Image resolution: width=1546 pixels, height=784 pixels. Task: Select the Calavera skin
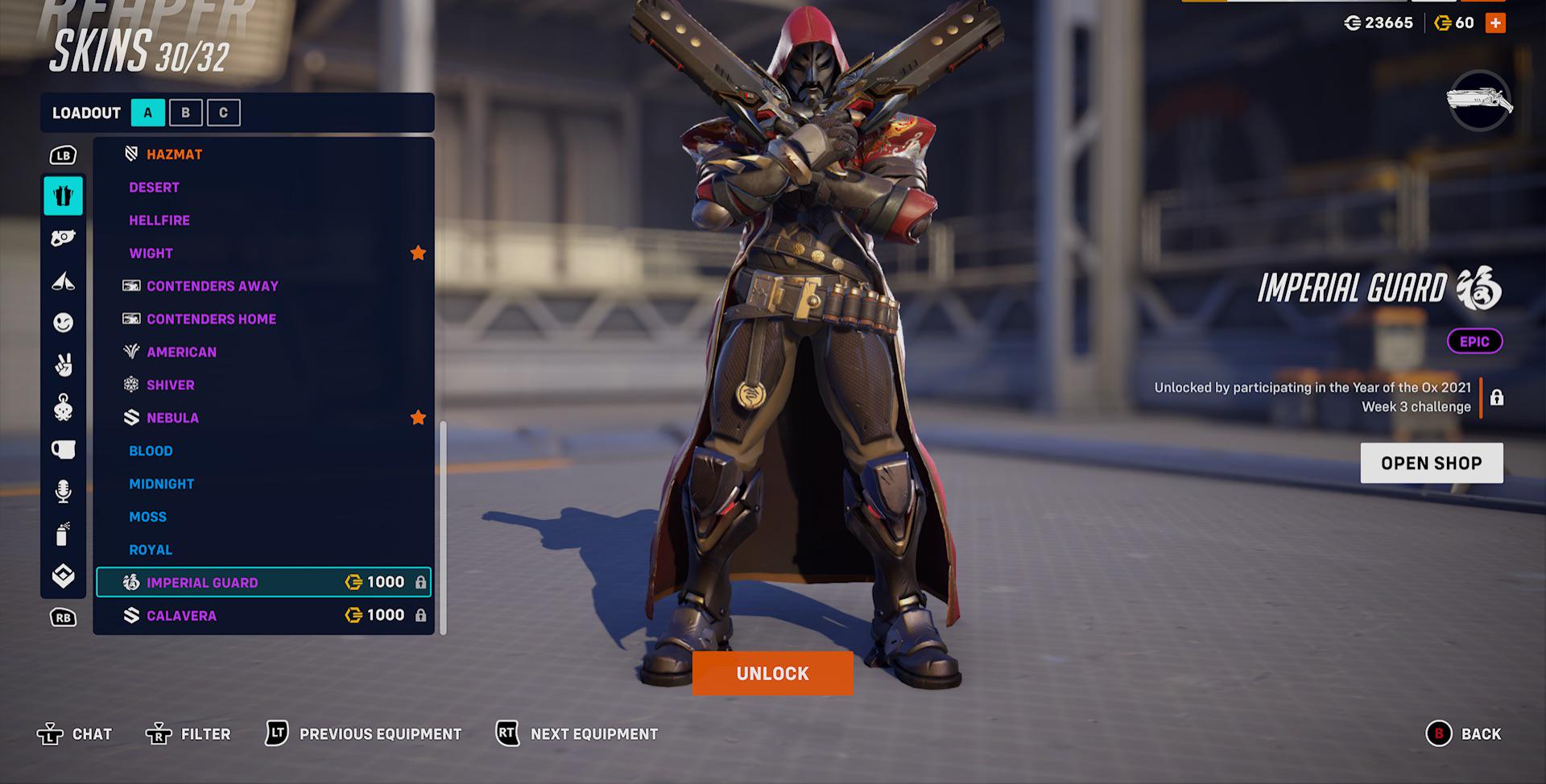coord(181,614)
